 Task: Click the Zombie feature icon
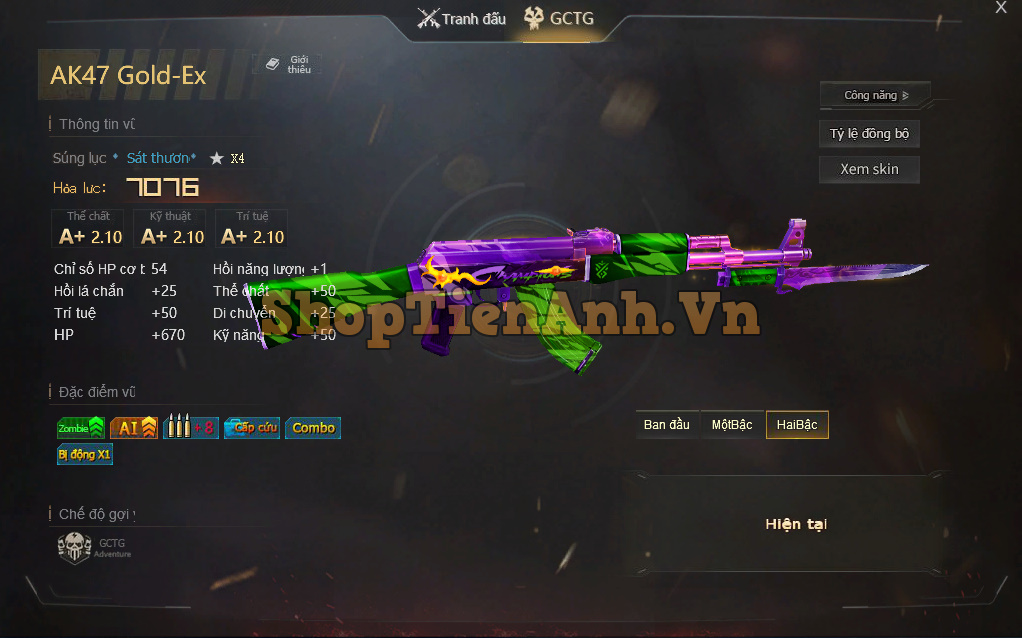[81, 428]
